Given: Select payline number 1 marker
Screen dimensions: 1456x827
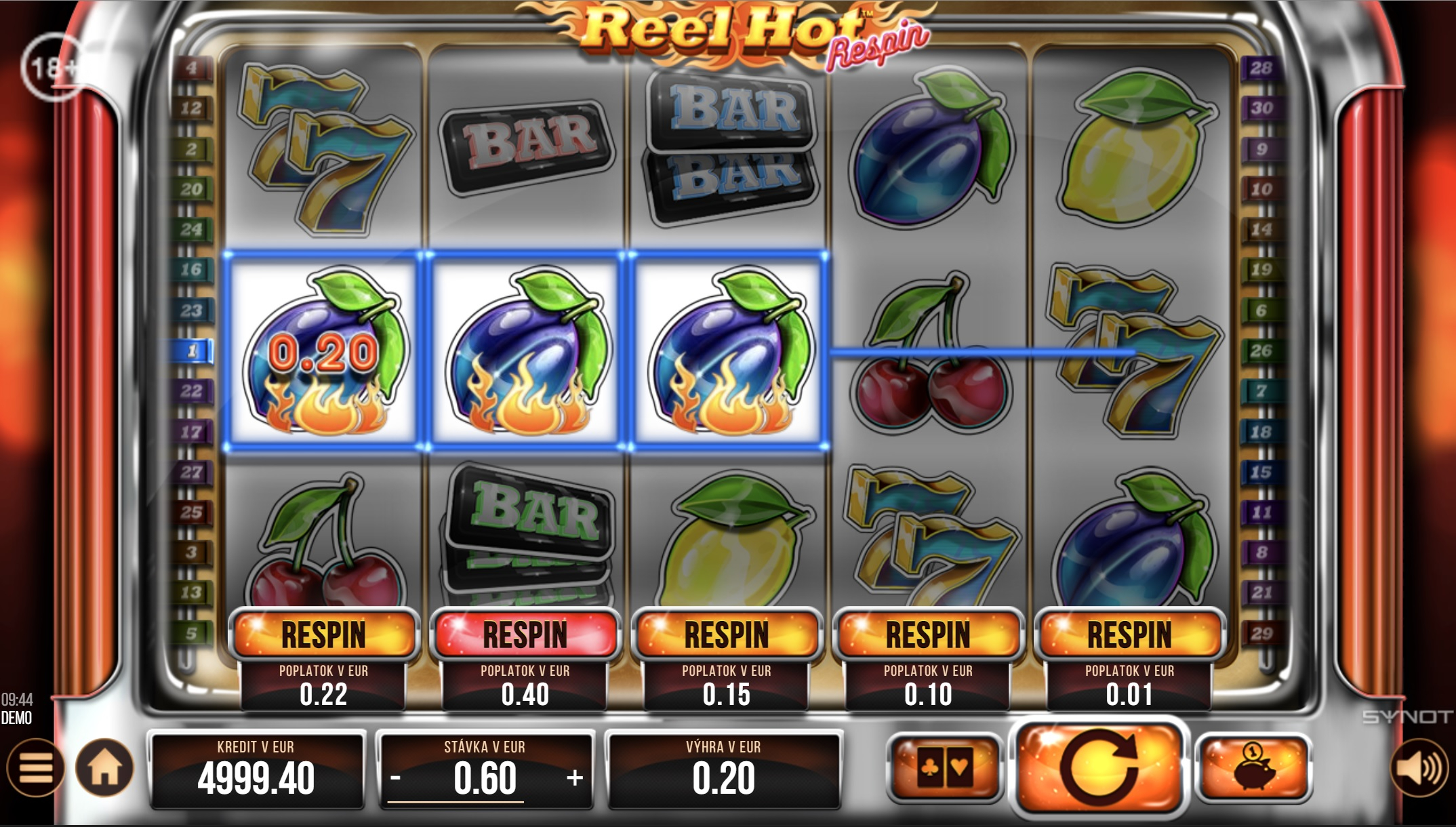Looking at the screenshot, I should (x=193, y=351).
